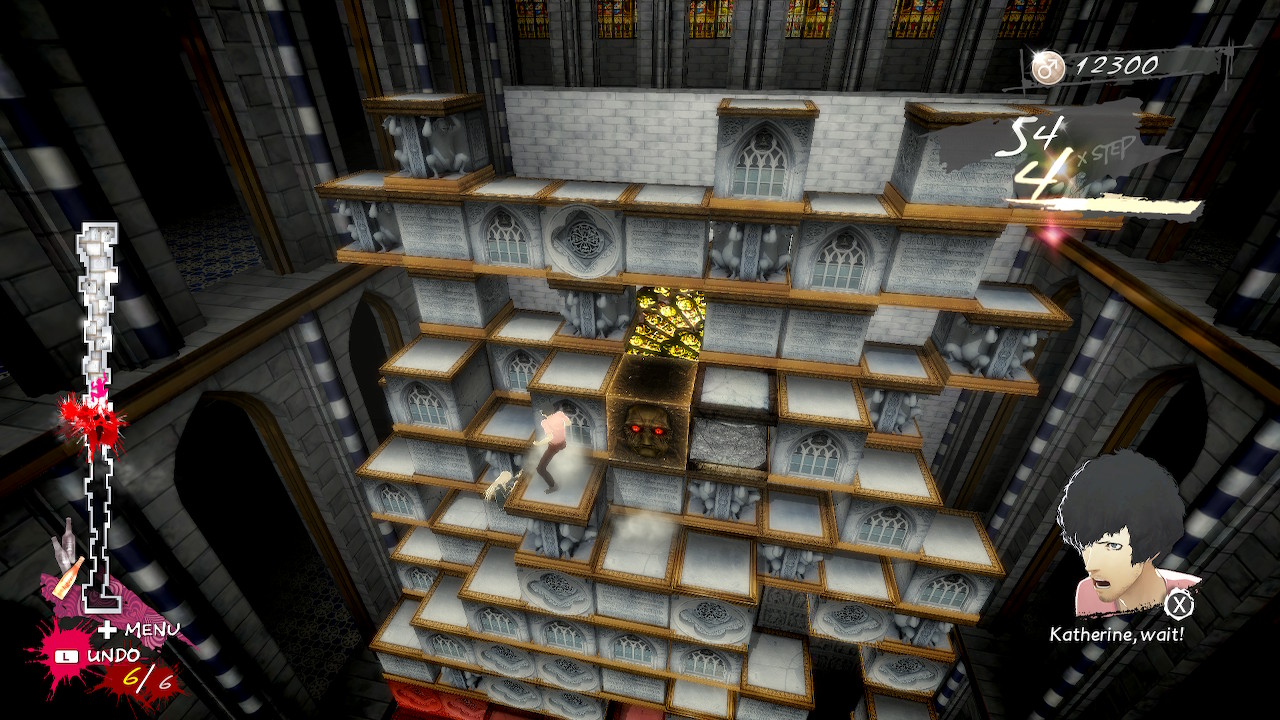The height and width of the screenshot is (720, 1280).
Task: Open the MENU option
Action: pyautogui.click(x=139, y=629)
